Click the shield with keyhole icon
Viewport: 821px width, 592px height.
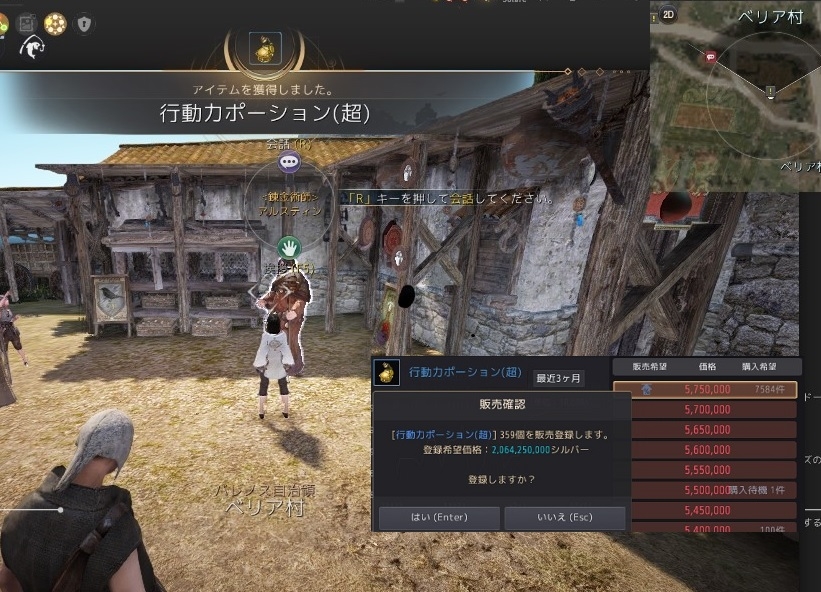tap(84, 22)
